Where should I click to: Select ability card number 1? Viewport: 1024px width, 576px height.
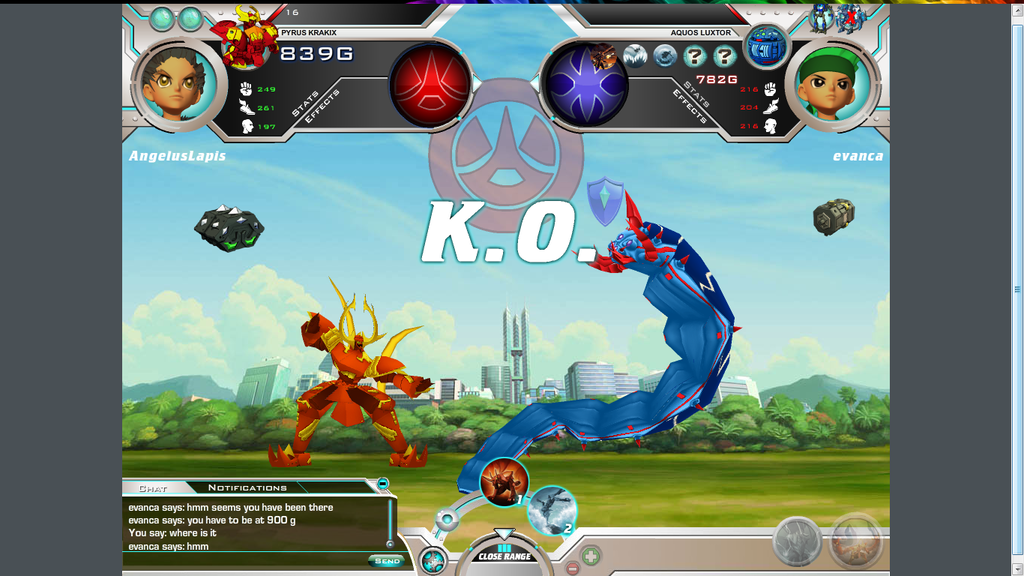503,481
